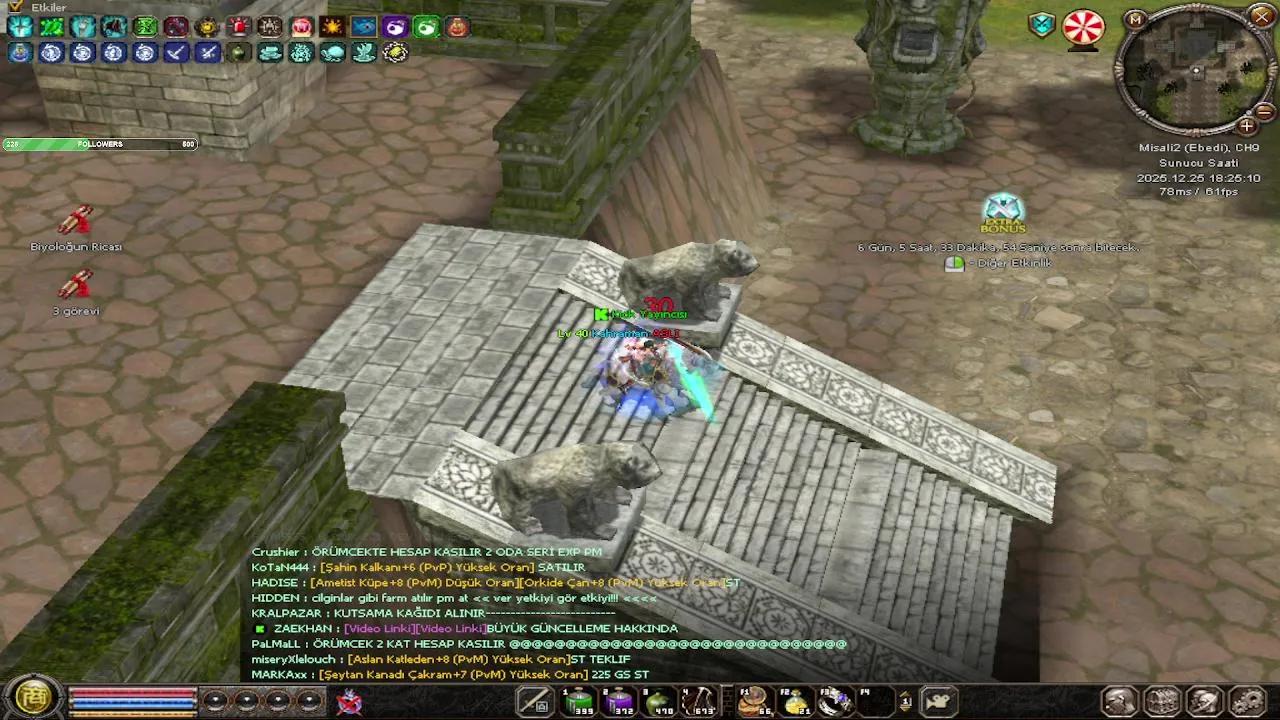
Task: Click the camera capture icon on the bottom bar
Action: pyautogui.click(x=937, y=701)
